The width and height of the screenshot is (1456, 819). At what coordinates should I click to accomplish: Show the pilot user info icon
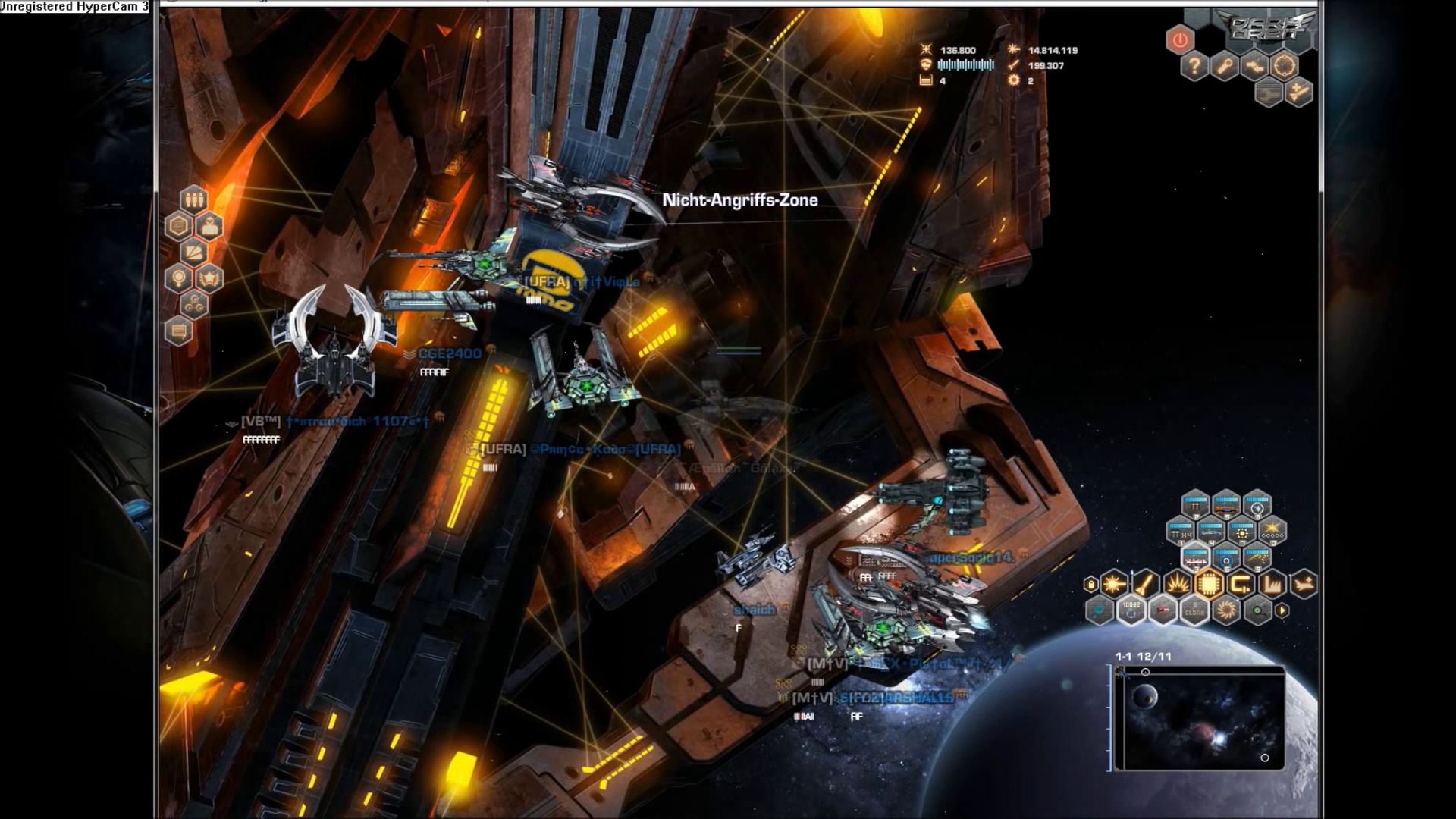tap(209, 226)
